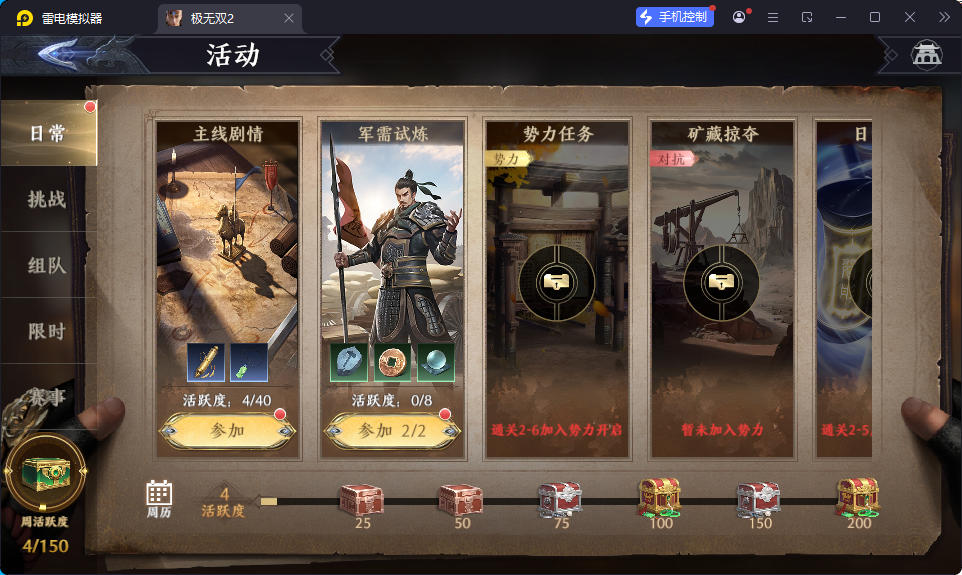Click 参加 under 主线剧情
Viewport: 962px width, 575px height.
click(x=227, y=431)
